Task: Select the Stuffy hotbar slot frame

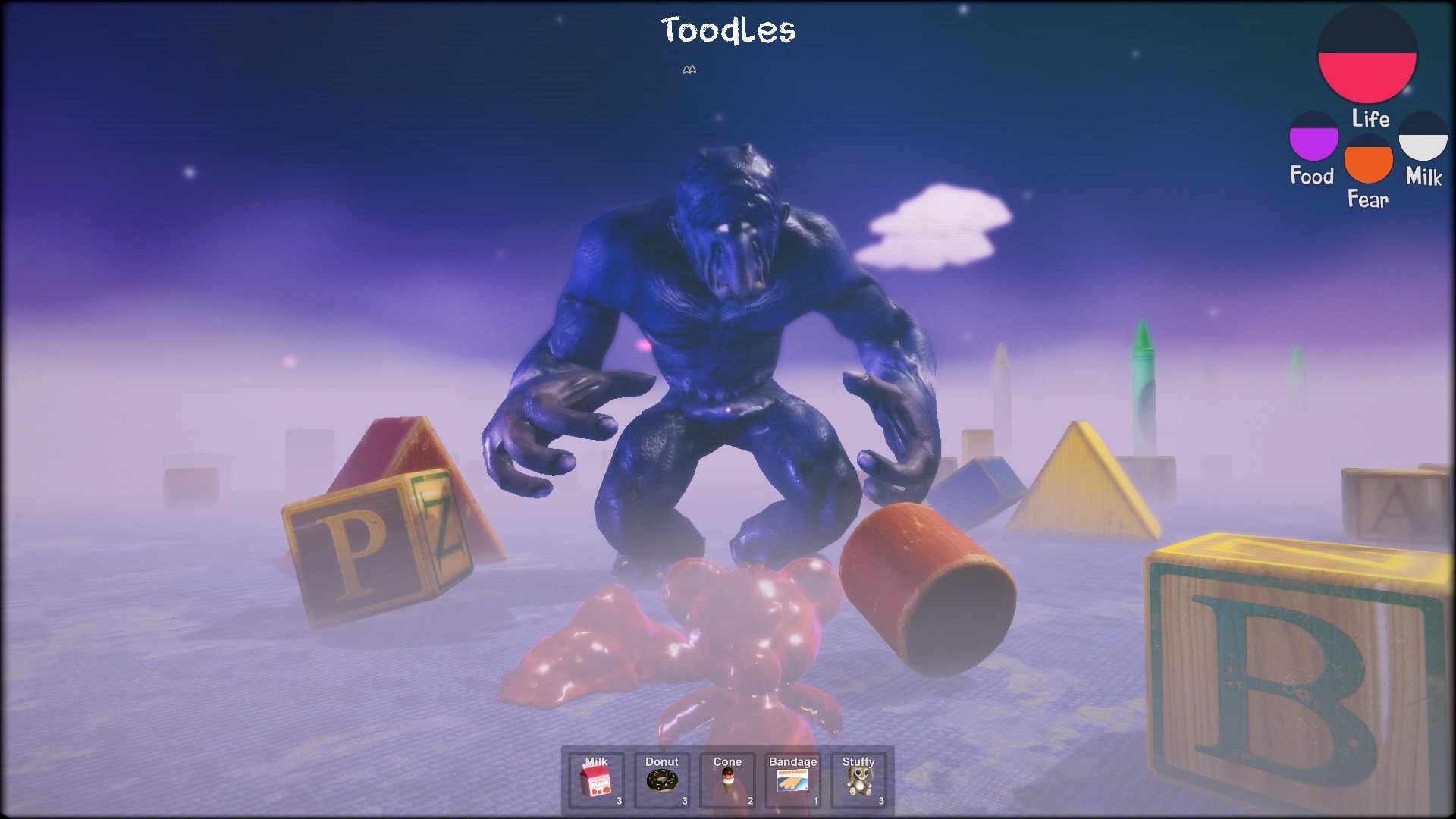Action: (x=859, y=780)
